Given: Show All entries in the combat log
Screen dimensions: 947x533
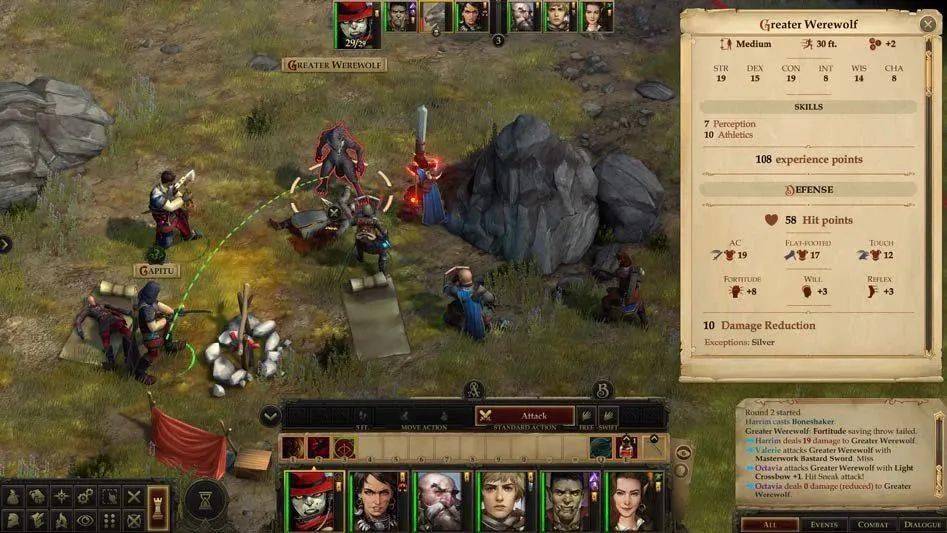Looking at the screenshot, I should [768, 524].
